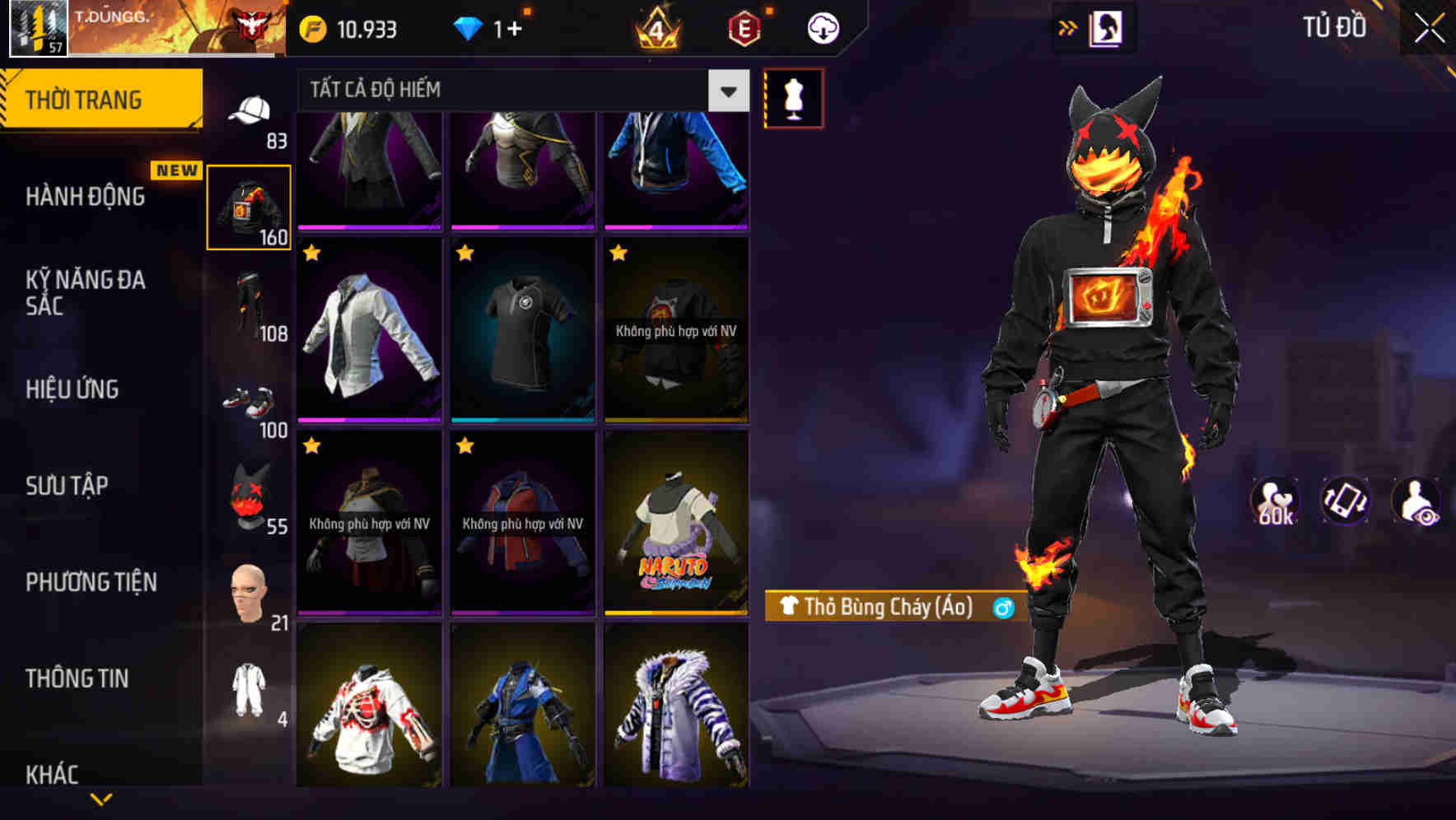The width and height of the screenshot is (1456, 820).
Task: Open the PHƯƠNG TIỆN category
Action: 91,582
